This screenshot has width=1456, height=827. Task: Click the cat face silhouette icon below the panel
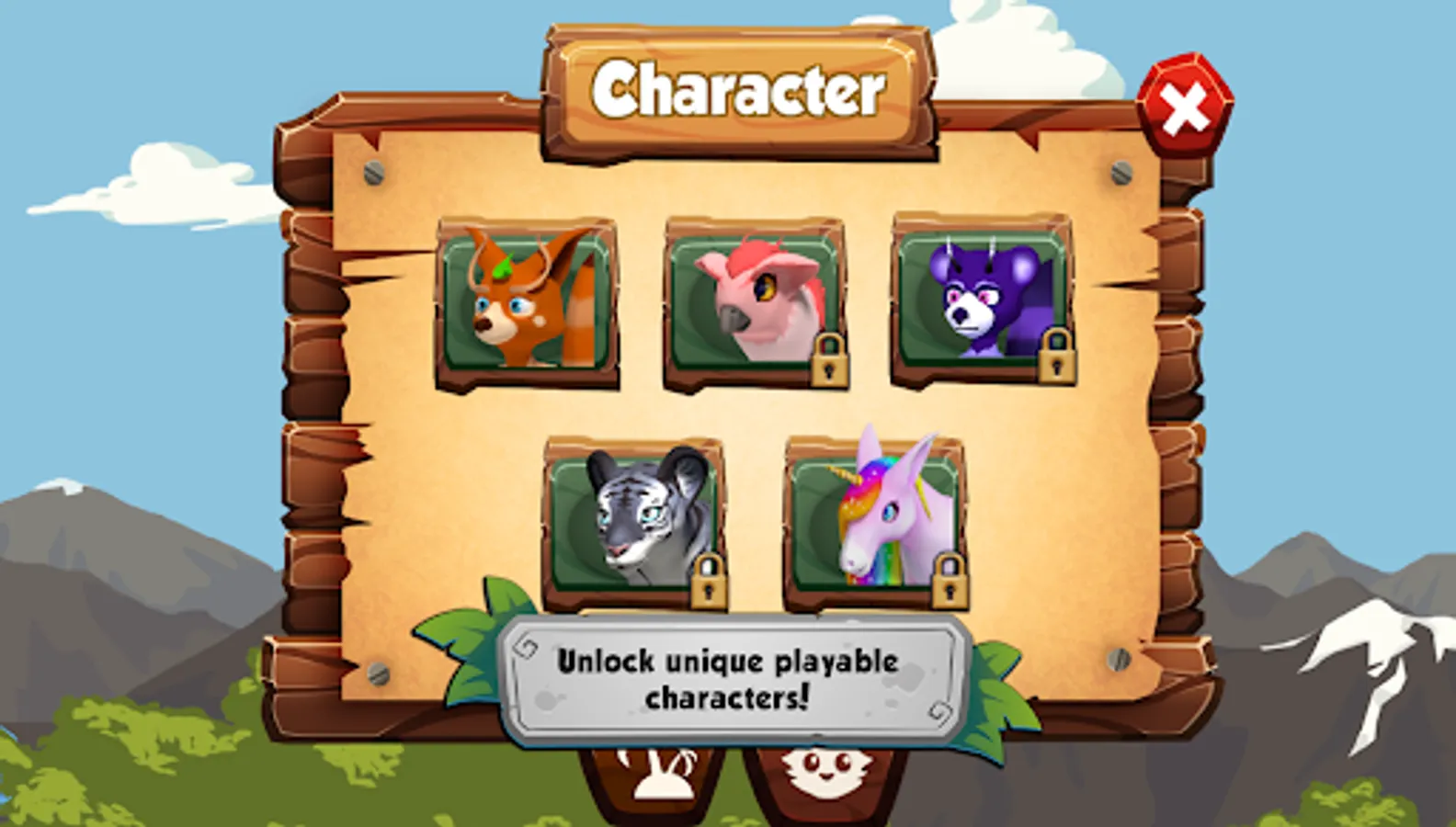(x=821, y=776)
